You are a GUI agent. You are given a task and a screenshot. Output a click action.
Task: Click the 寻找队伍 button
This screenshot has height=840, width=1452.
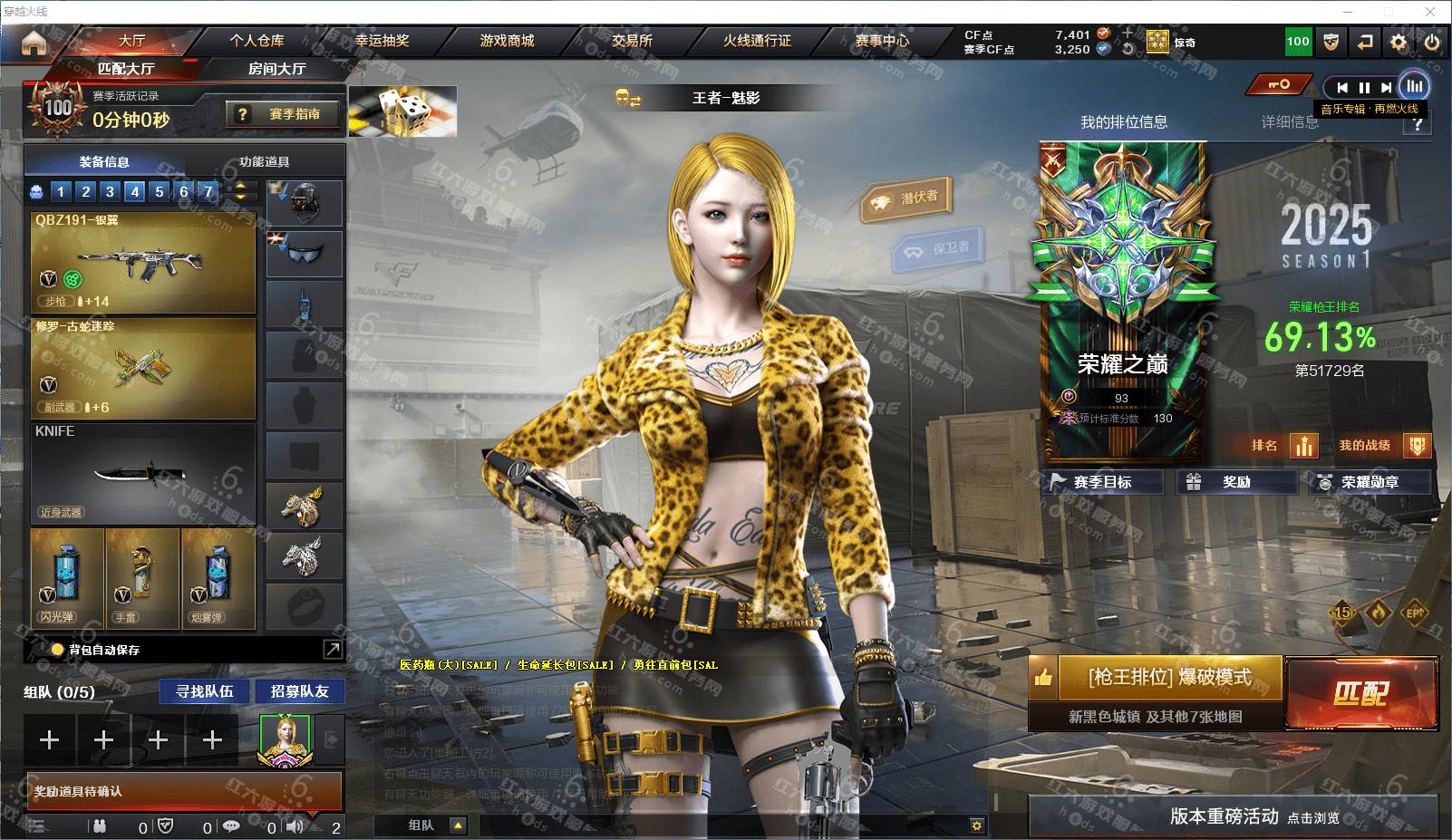[205, 691]
